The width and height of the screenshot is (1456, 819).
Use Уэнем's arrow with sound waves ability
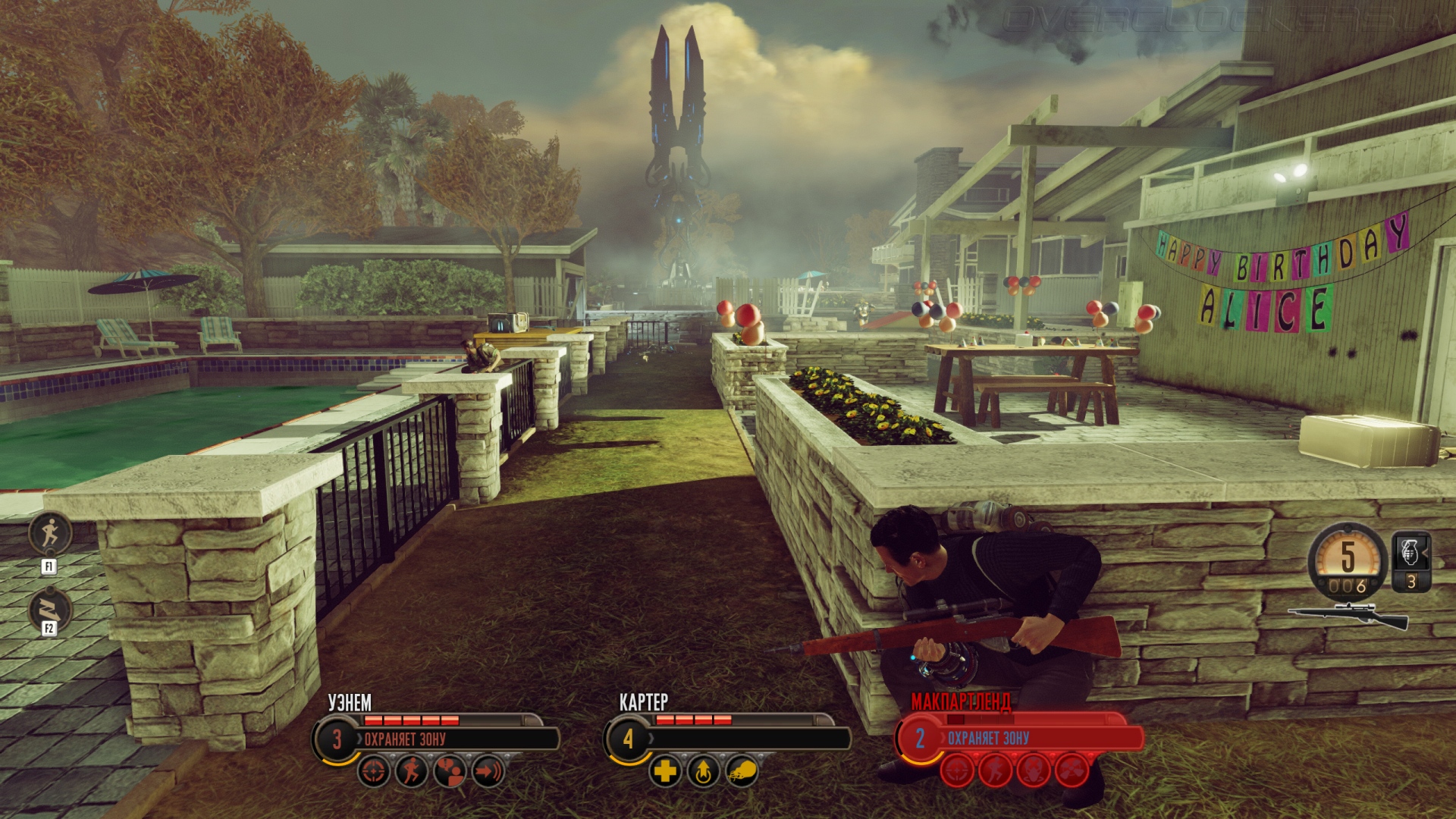[488, 772]
